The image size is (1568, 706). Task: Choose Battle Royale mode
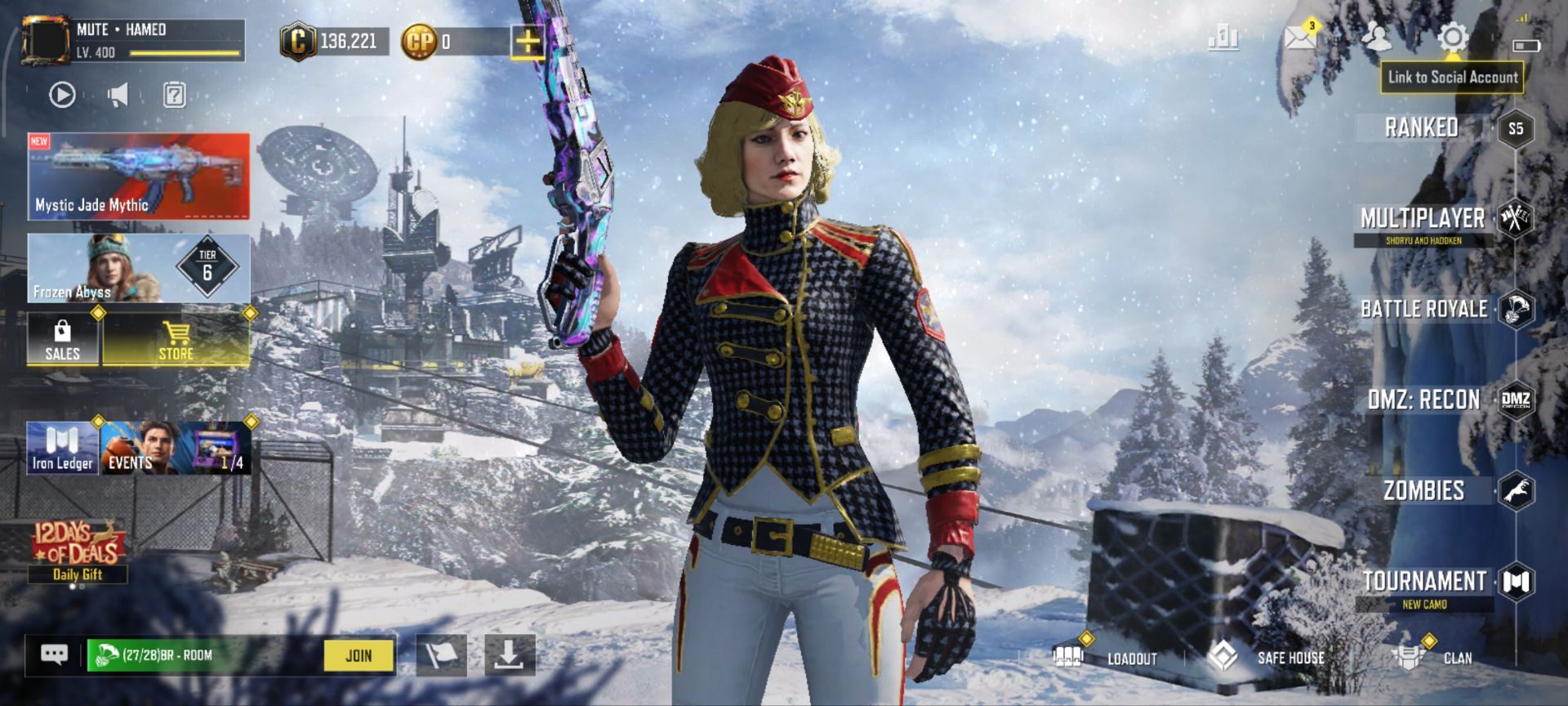tap(1423, 309)
